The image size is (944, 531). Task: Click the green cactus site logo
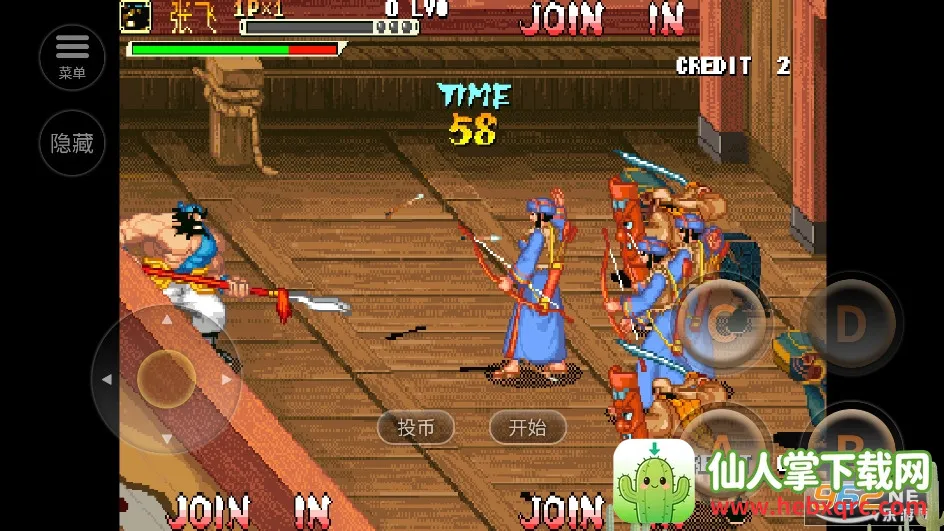[654, 481]
